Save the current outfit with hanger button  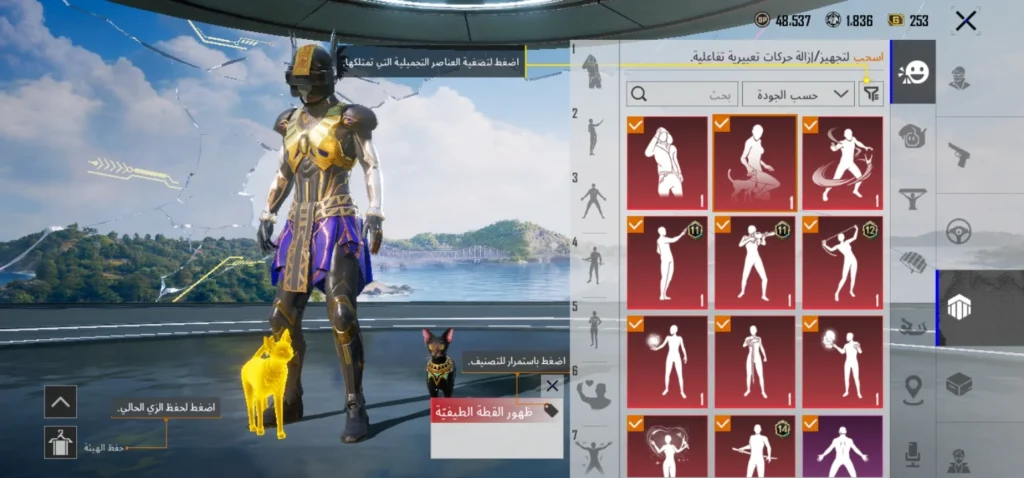[61, 442]
